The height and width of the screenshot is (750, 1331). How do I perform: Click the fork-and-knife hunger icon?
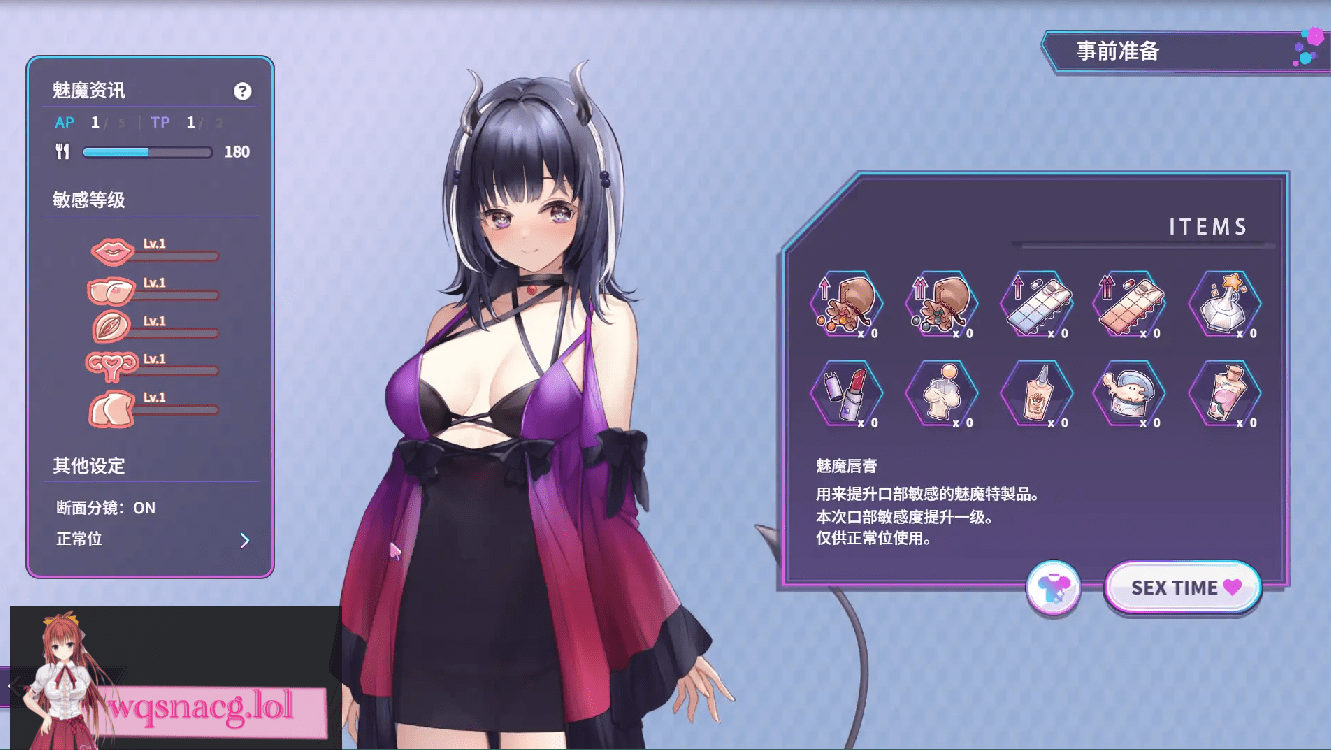pos(62,151)
